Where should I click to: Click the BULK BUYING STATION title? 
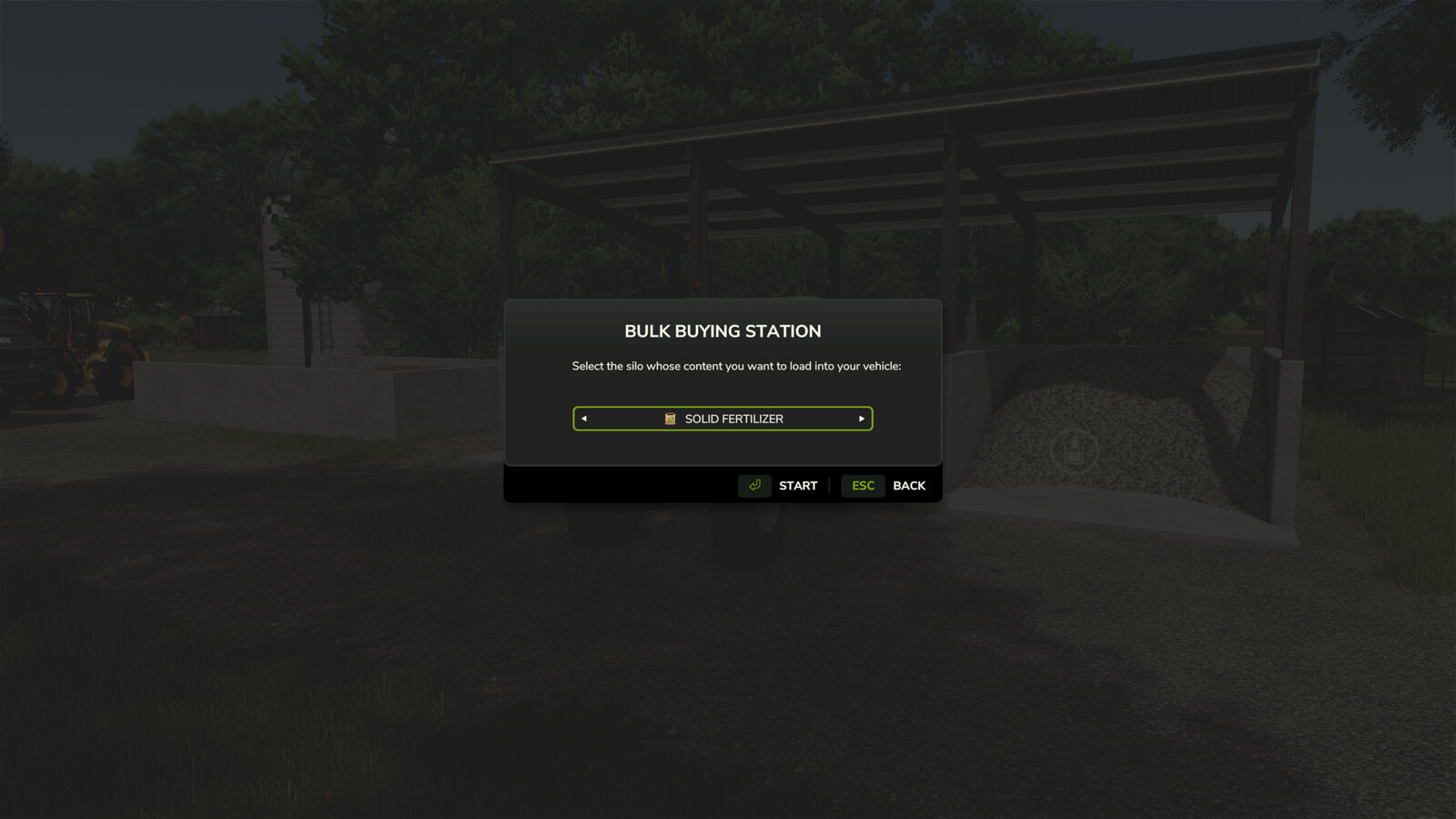[722, 331]
